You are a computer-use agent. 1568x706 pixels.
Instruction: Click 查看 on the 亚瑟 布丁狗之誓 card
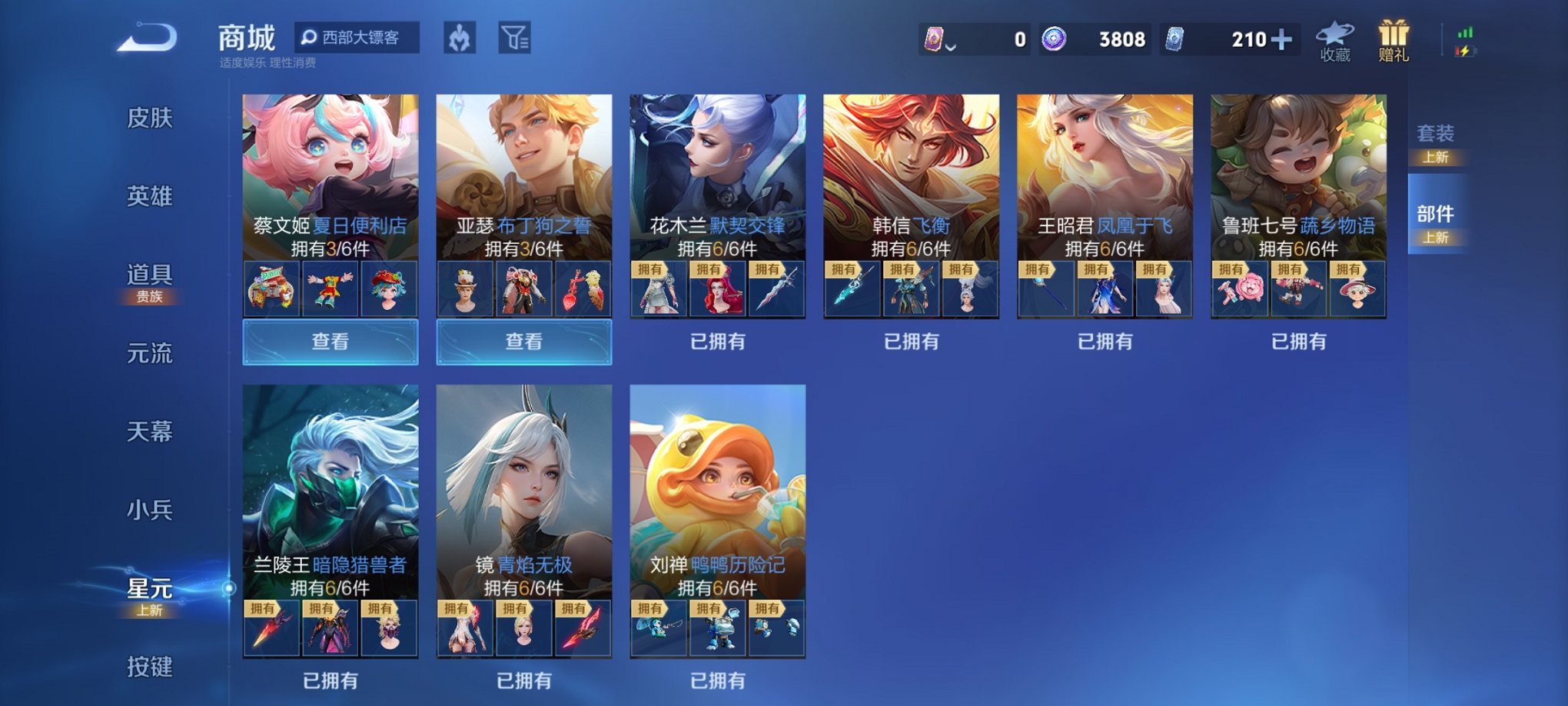(x=524, y=341)
